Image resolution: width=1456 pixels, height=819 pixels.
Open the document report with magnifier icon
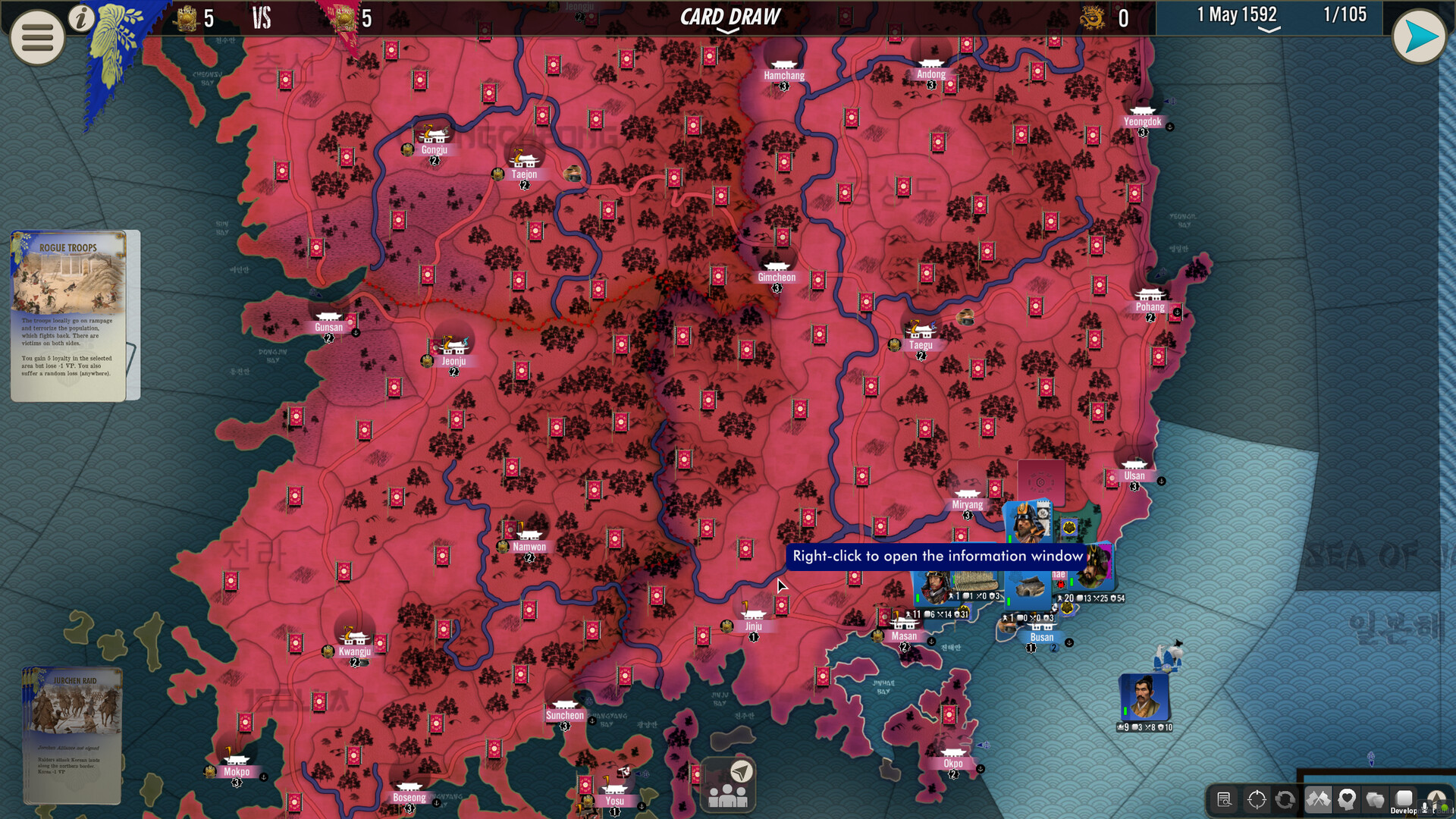1225,799
